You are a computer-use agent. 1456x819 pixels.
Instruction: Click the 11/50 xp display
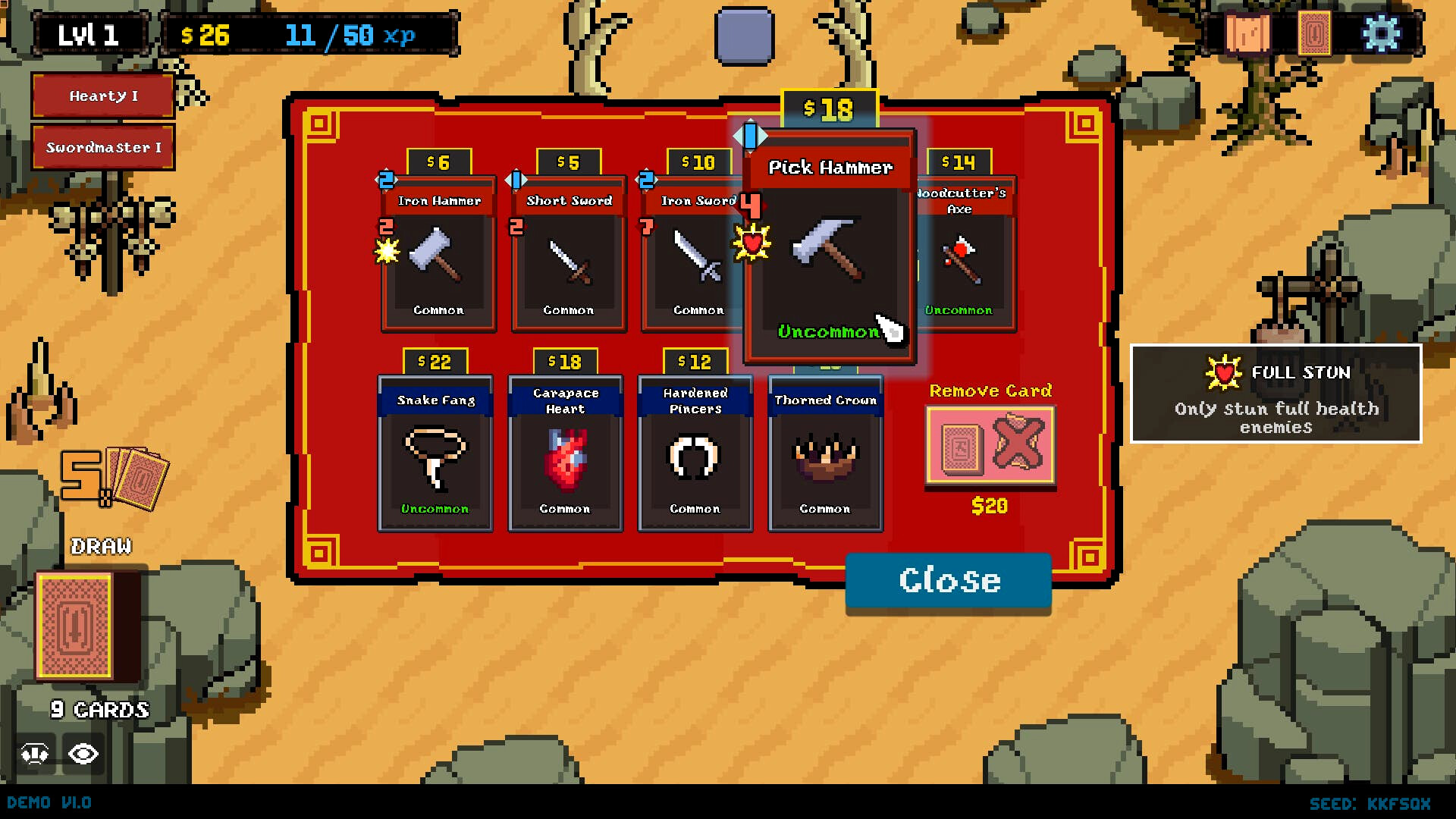coord(350,34)
